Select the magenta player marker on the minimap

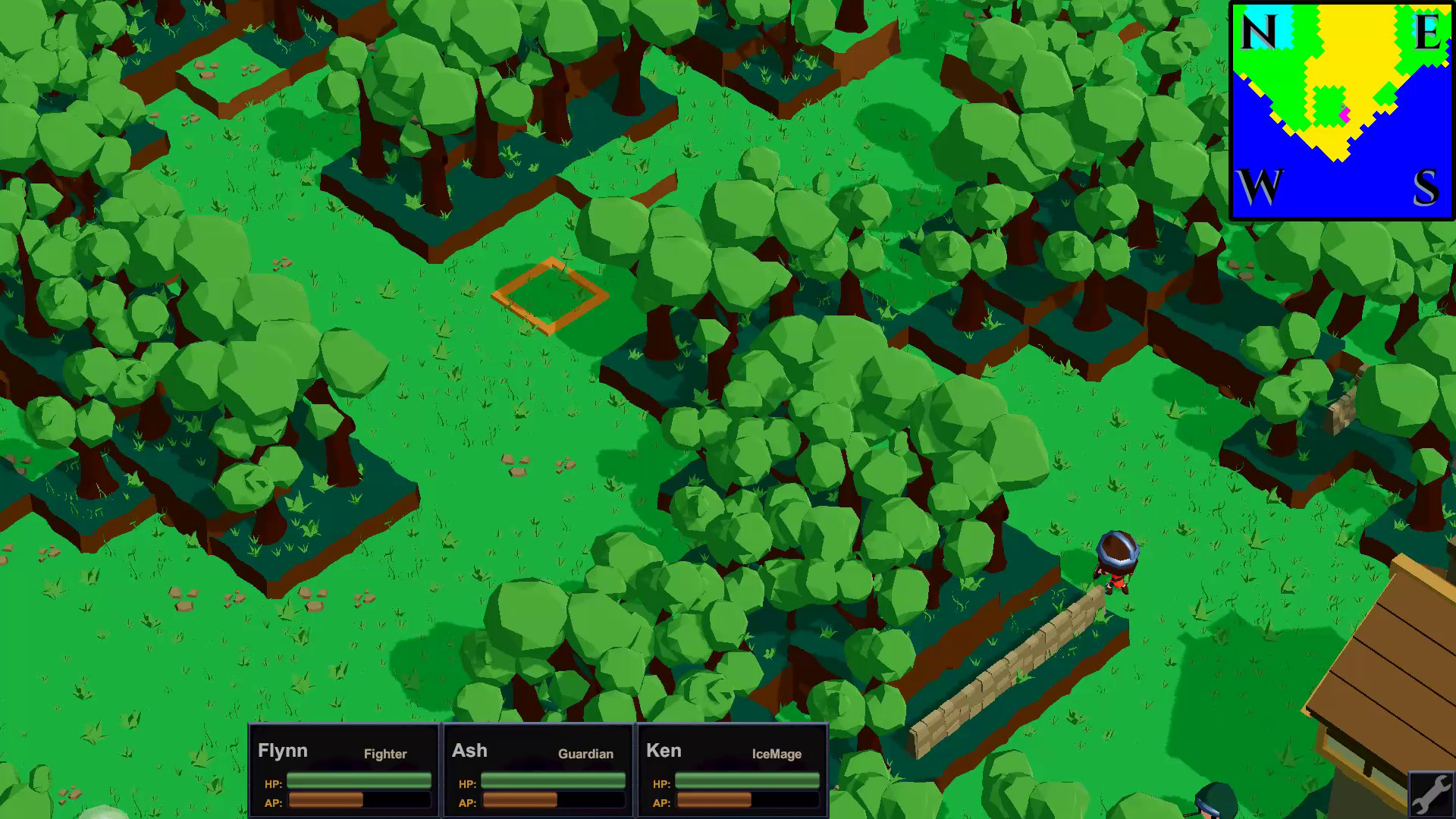point(1344,115)
